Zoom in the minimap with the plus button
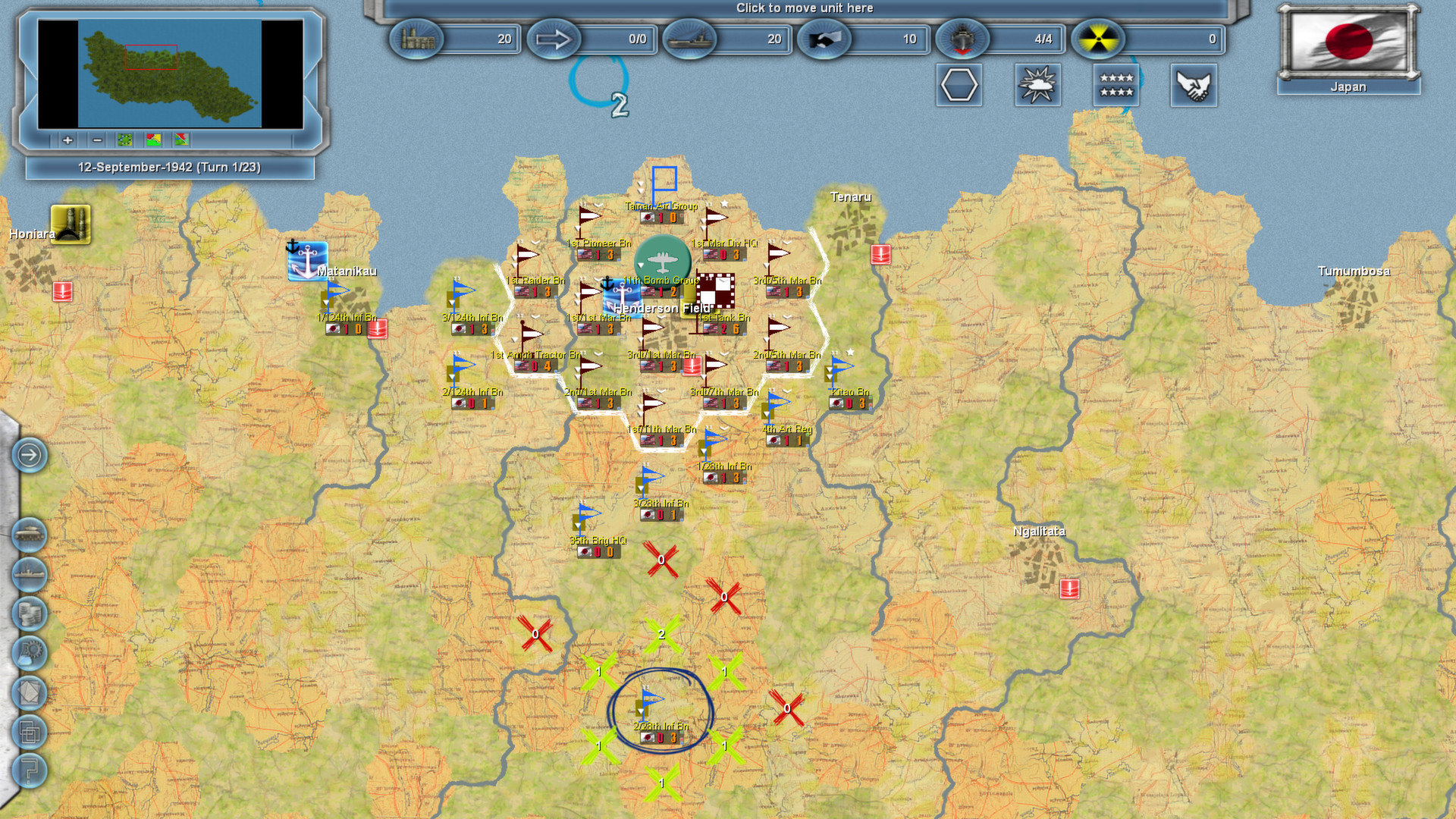 67,140
